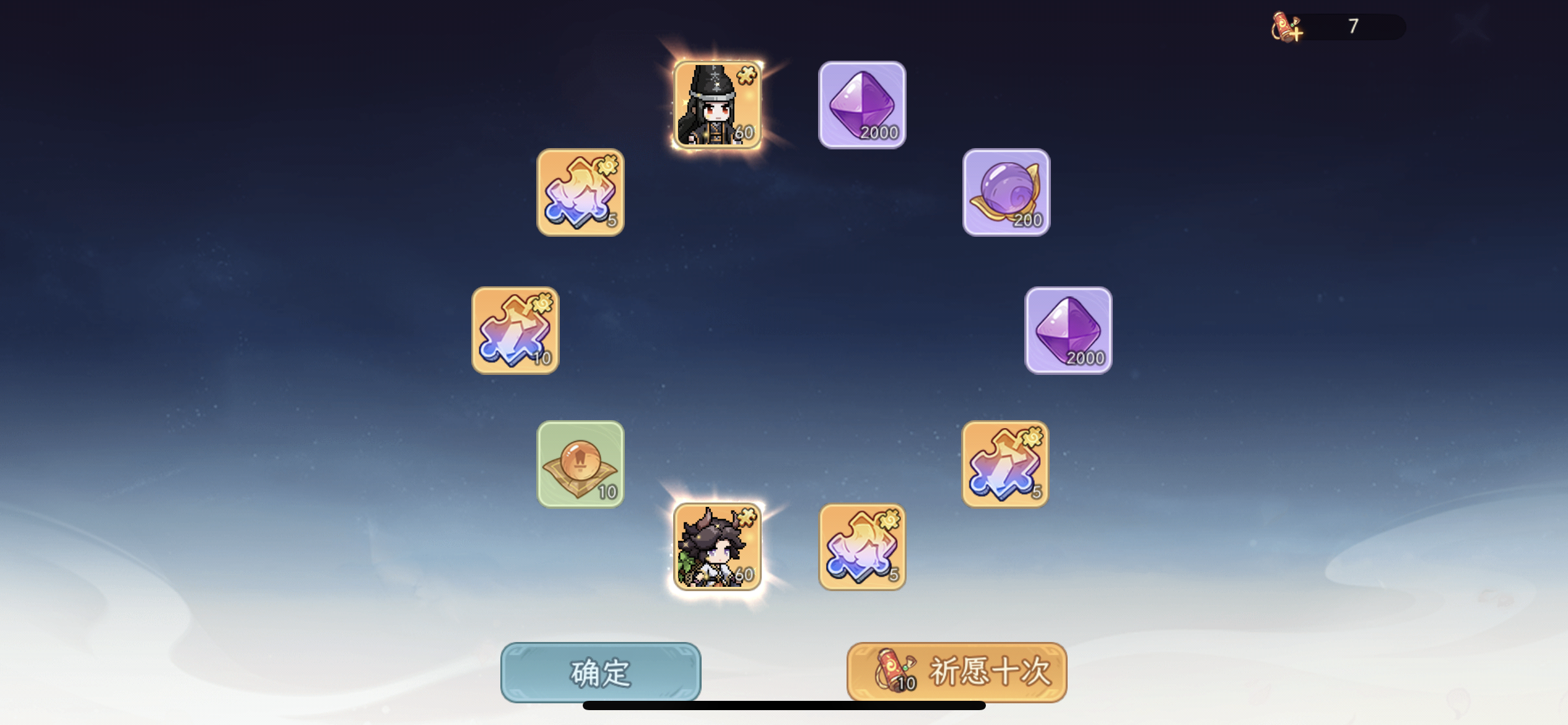Tap the top-left flame fragment reward showing 5
The height and width of the screenshot is (725, 1568).
[x=580, y=193]
